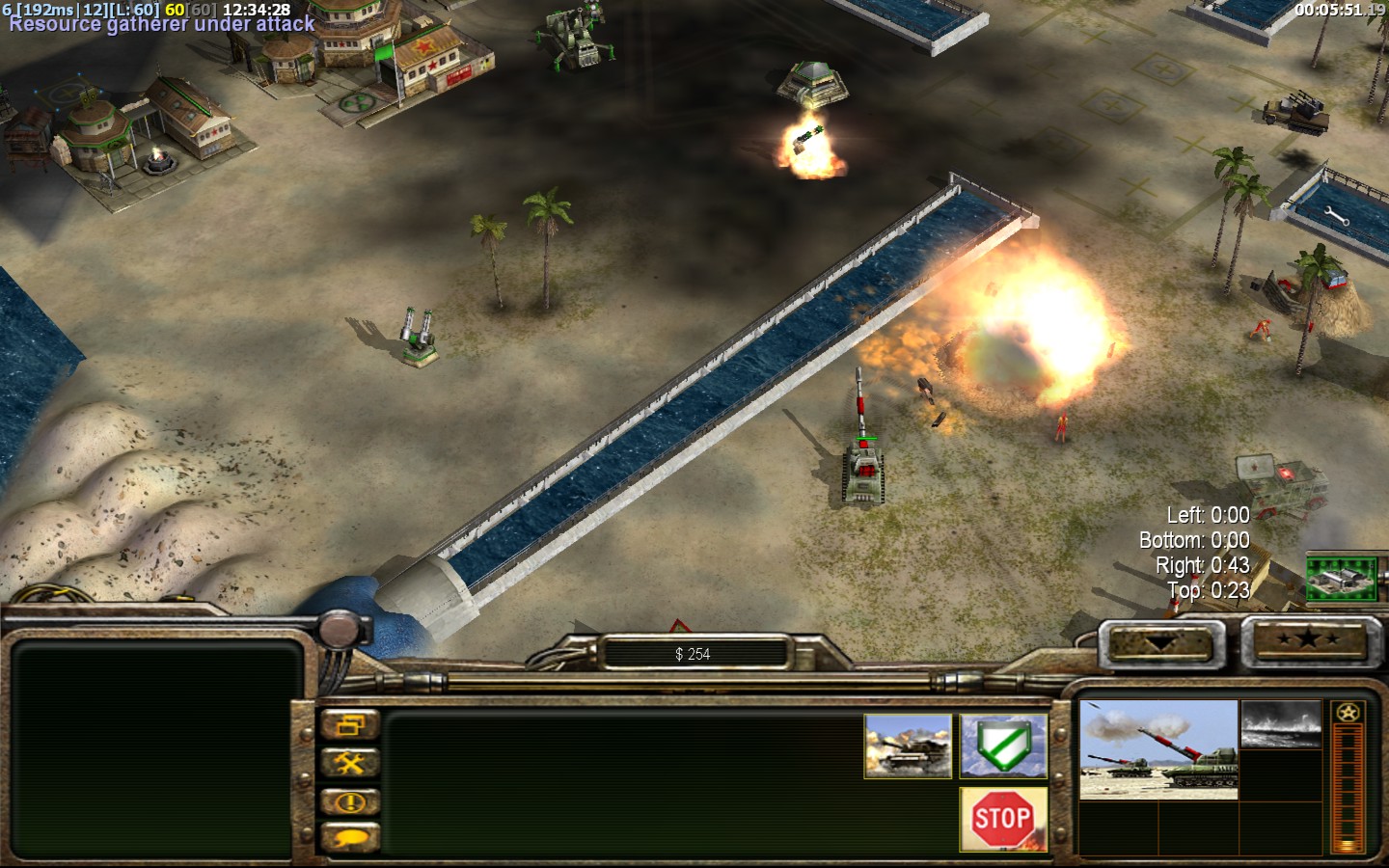Image resolution: width=1389 pixels, height=868 pixels.
Task: Select the tank bombardment attack command
Action: [x=908, y=746]
